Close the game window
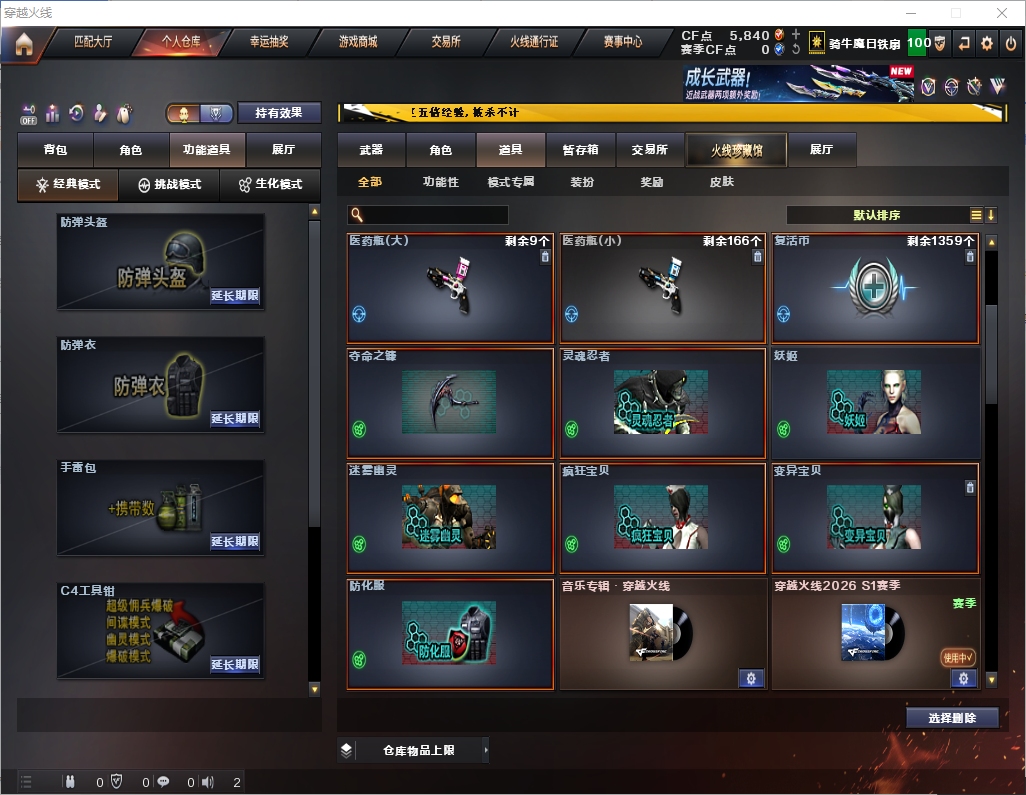This screenshot has height=795, width=1026. pyautogui.click(x=1002, y=13)
